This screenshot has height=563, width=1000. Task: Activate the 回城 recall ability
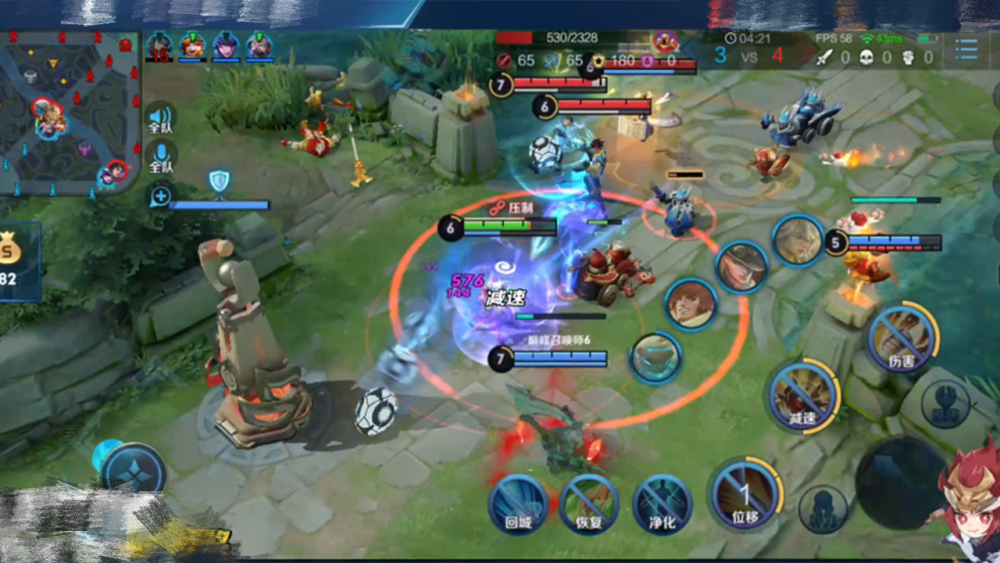click(518, 501)
